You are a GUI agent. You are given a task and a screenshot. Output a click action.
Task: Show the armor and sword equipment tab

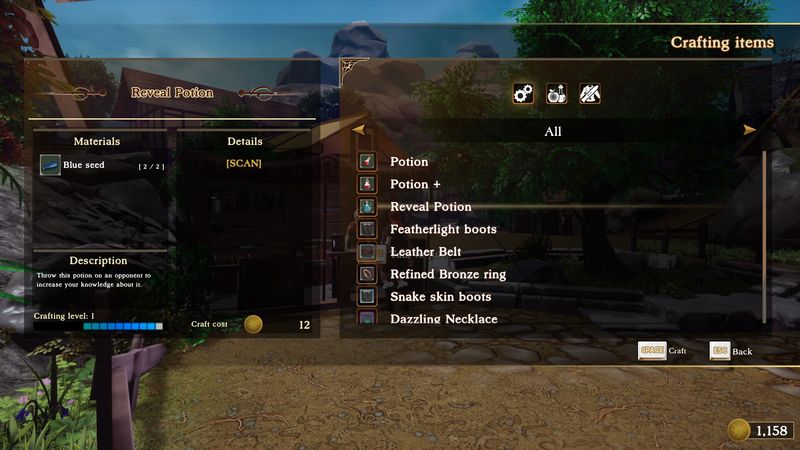tap(589, 94)
